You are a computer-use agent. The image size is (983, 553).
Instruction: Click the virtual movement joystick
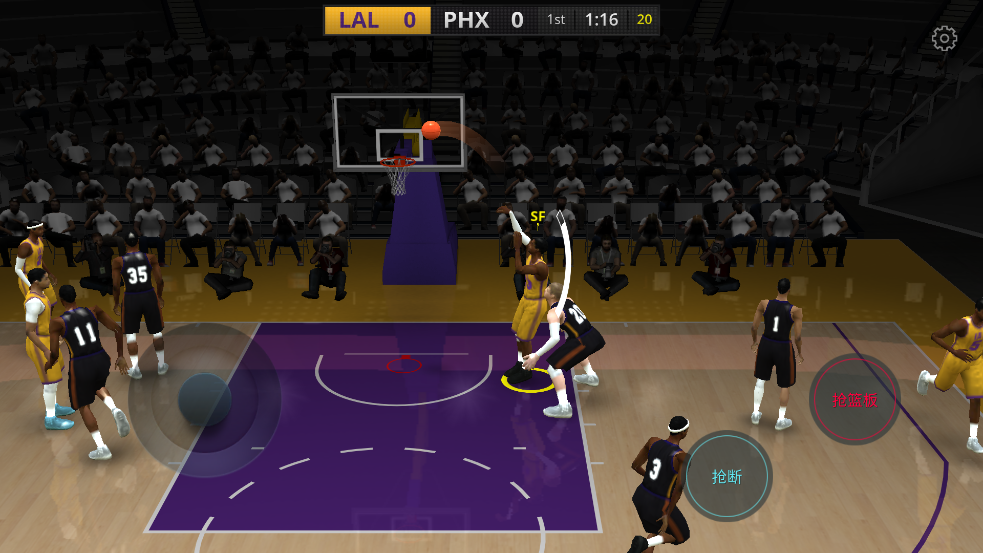[205, 399]
